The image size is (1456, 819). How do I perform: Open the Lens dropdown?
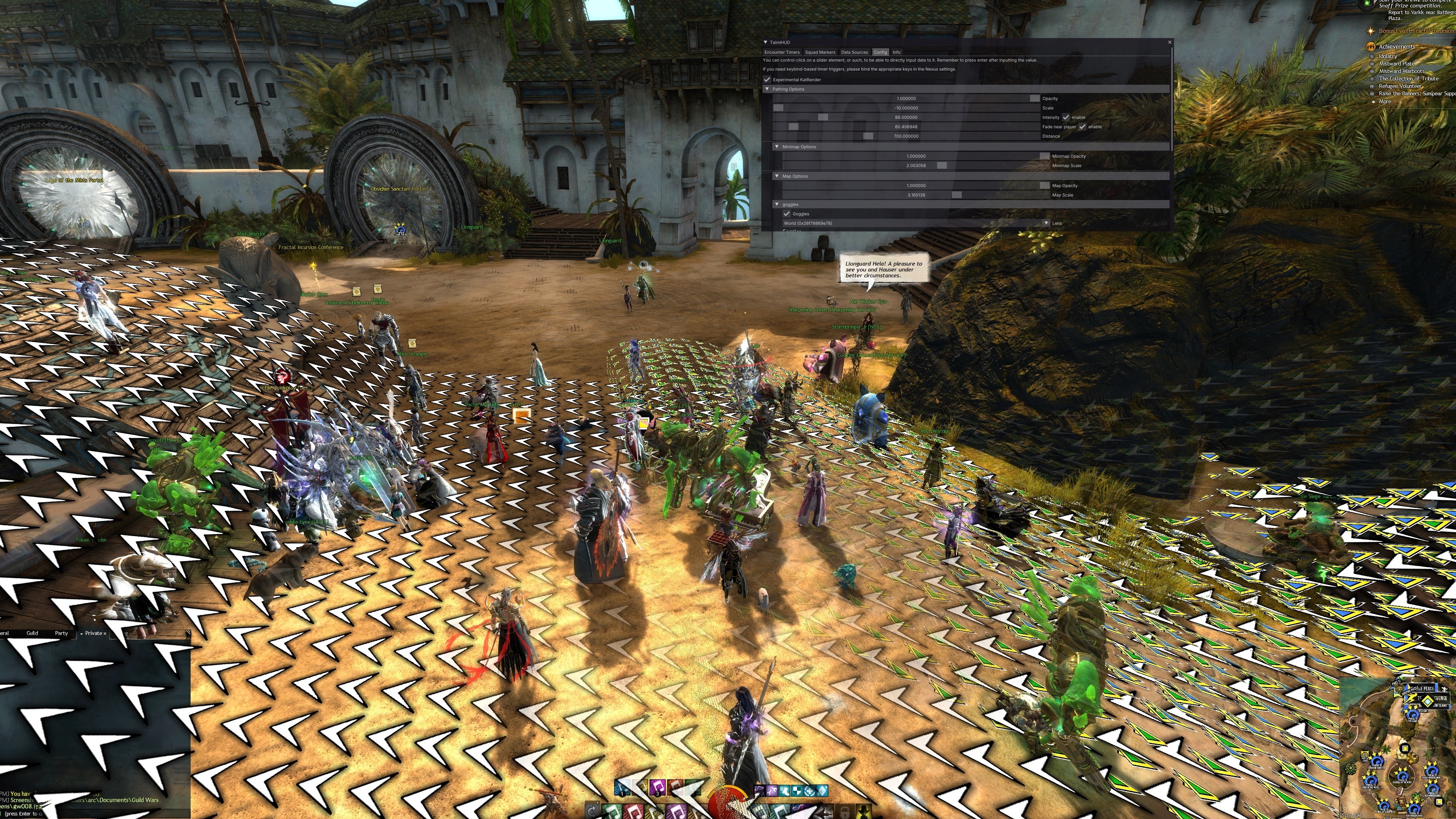click(1046, 223)
